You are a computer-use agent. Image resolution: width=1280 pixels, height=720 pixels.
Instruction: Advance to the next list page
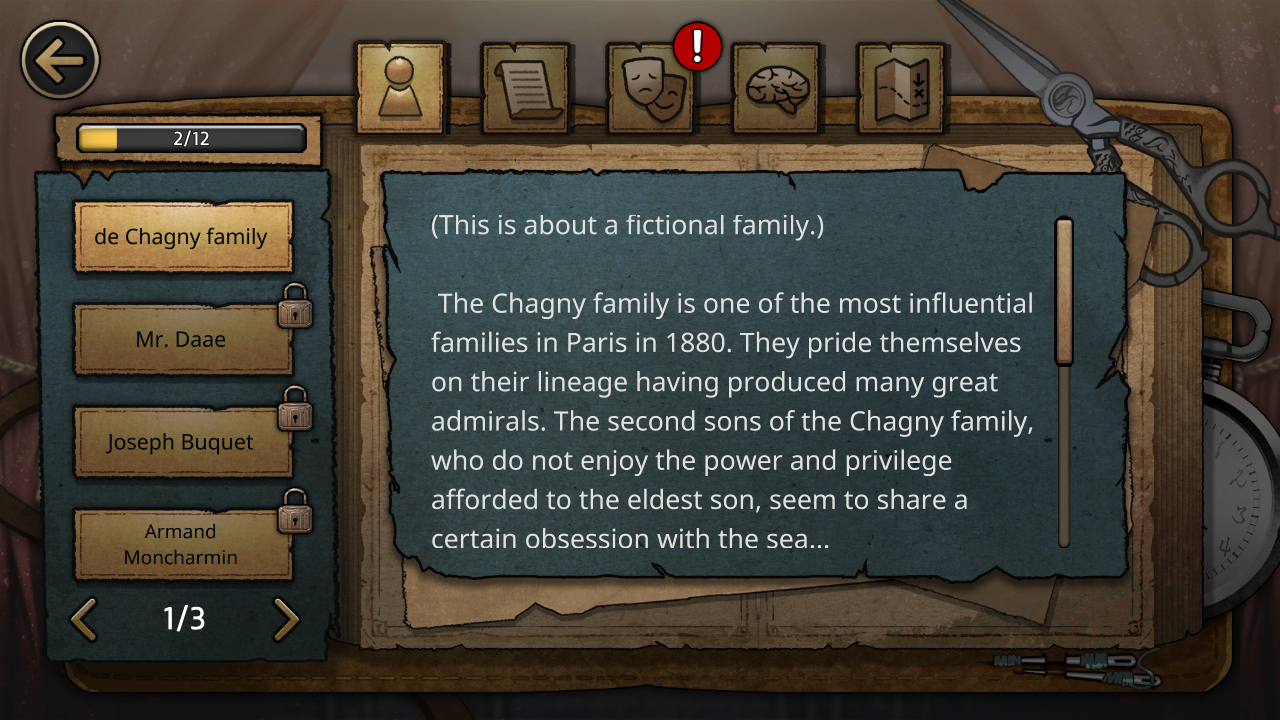click(286, 619)
